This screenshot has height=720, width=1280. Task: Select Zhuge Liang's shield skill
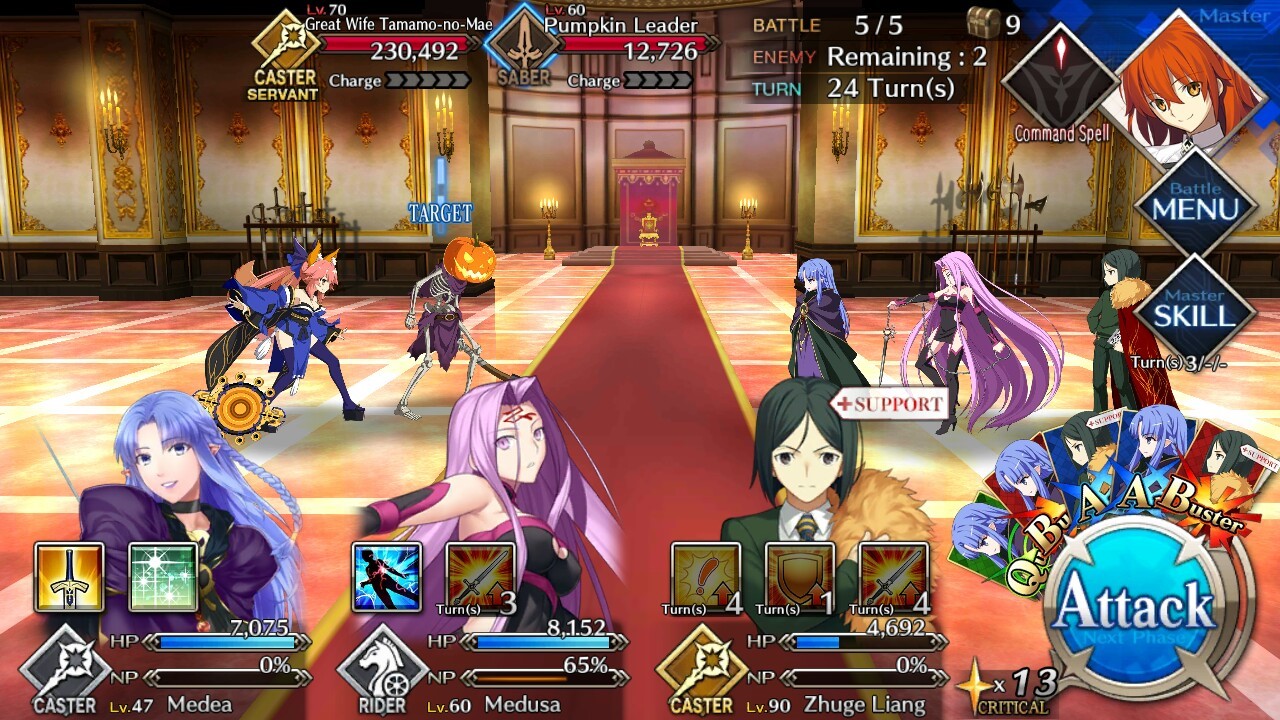pos(799,577)
